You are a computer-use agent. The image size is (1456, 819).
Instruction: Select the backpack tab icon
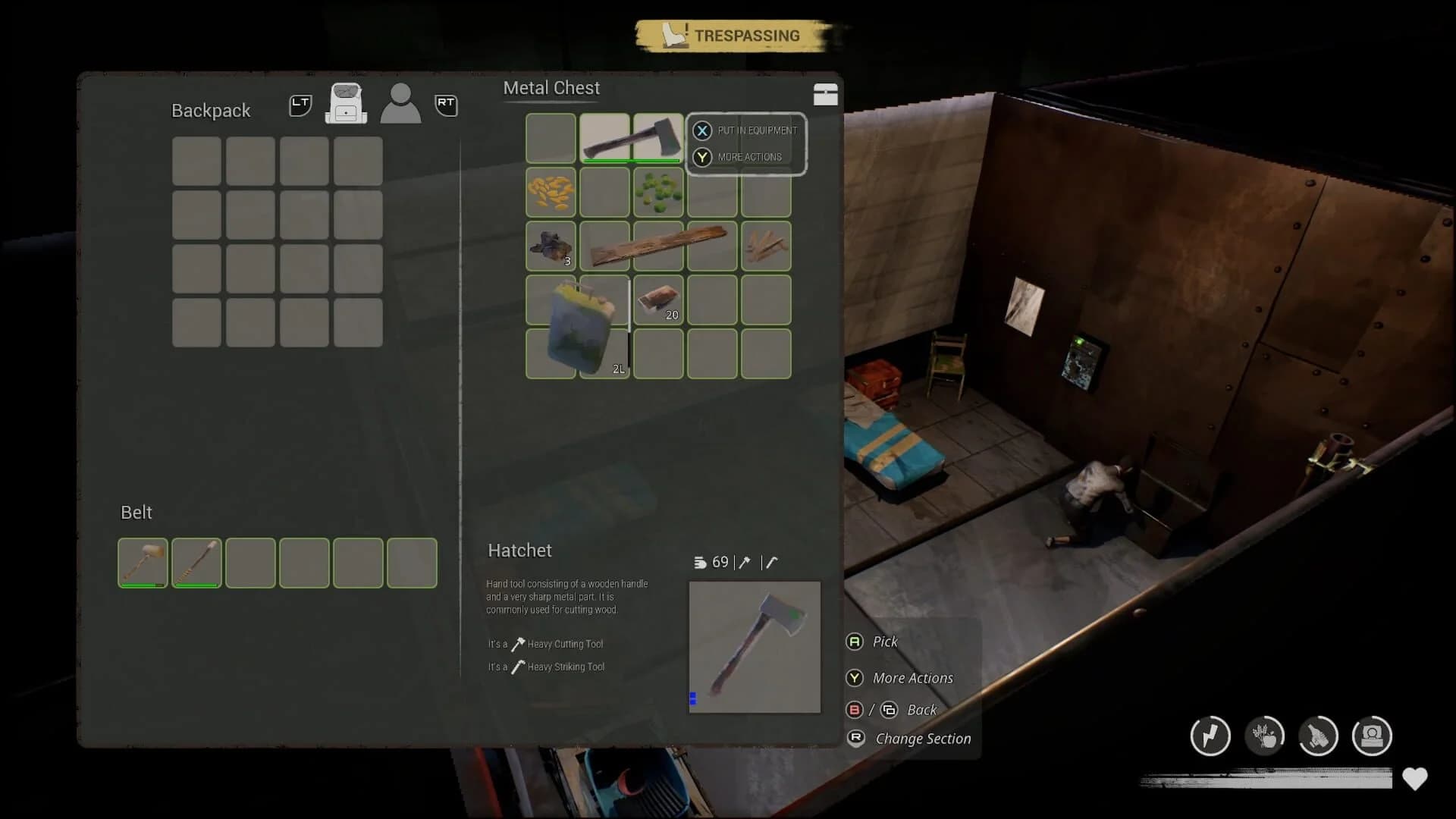347,104
